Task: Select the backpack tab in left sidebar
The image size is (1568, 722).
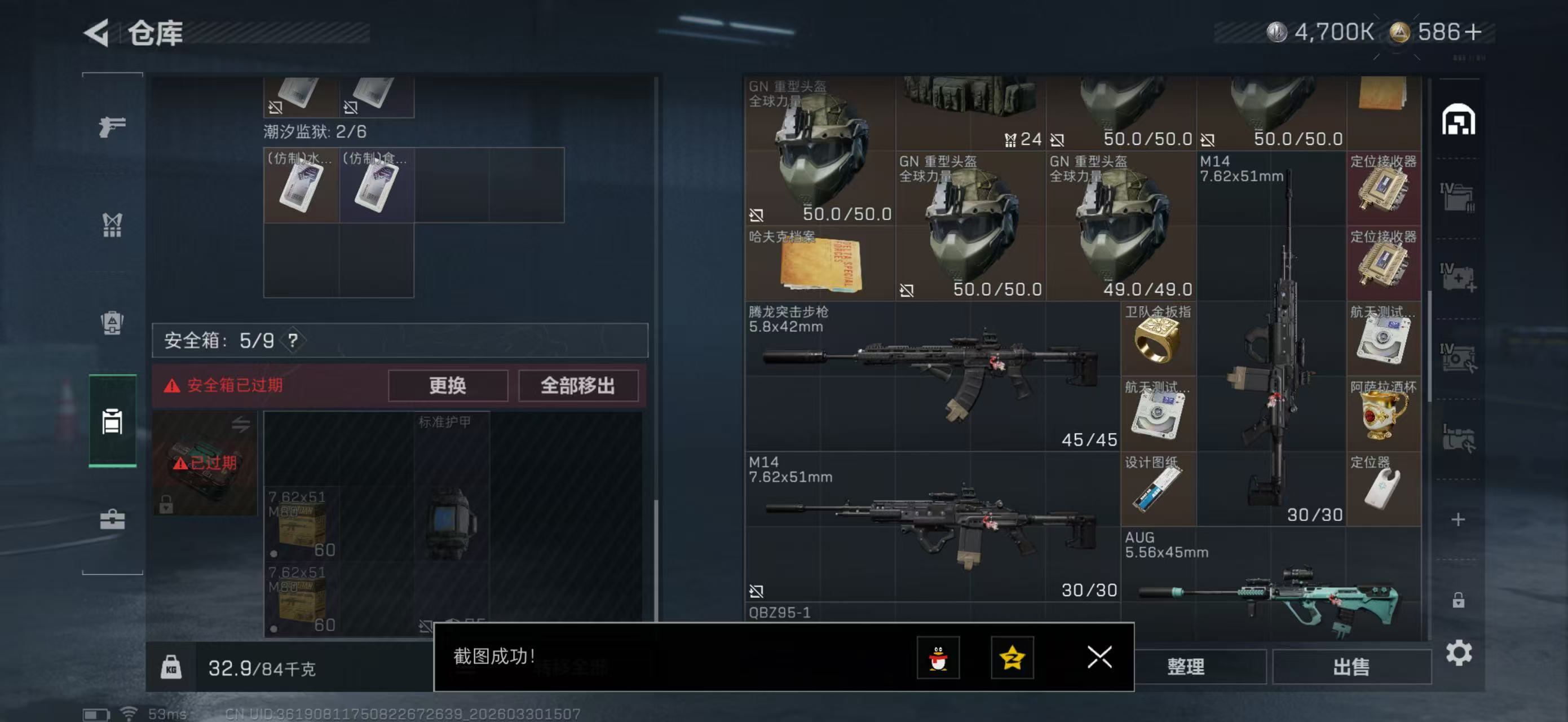Action: tap(112, 323)
